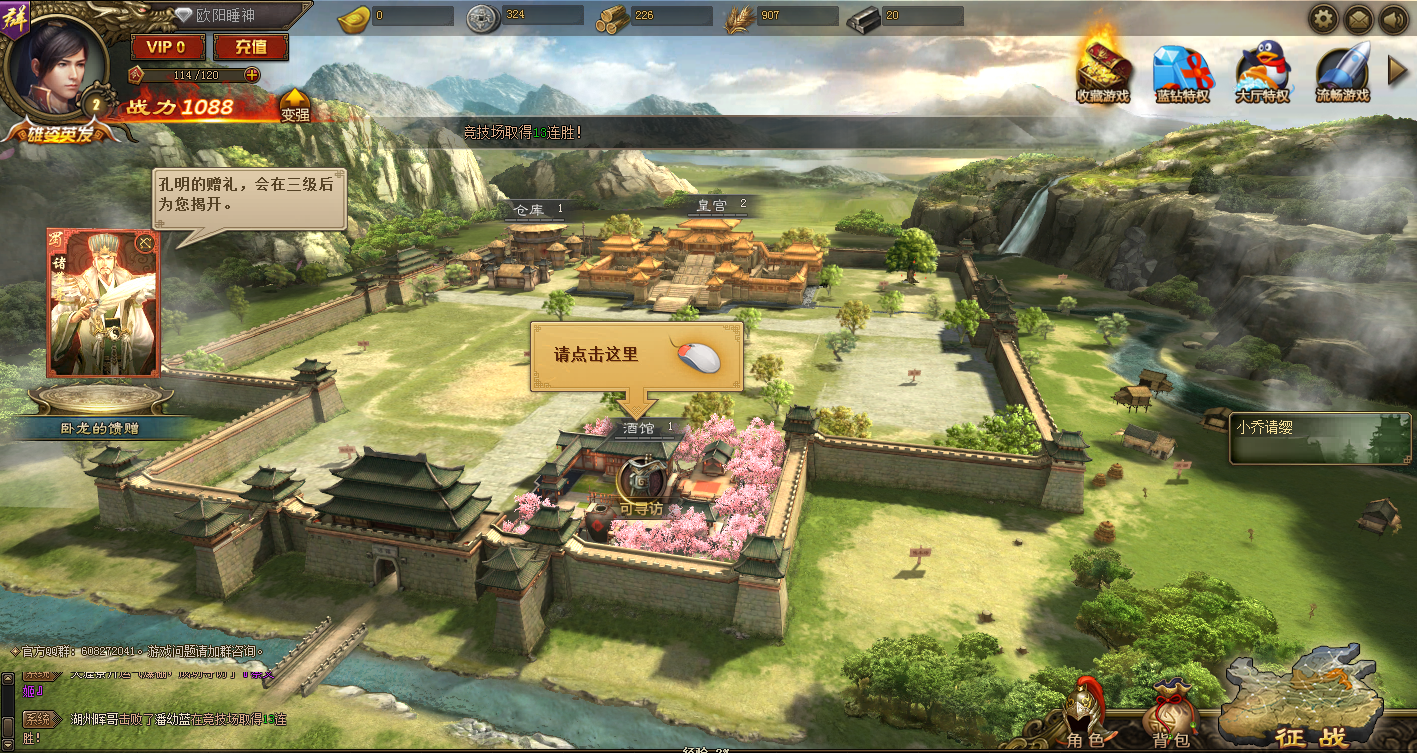Open the VIP 0 panel
This screenshot has width=1417, height=753.
(x=167, y=47)
